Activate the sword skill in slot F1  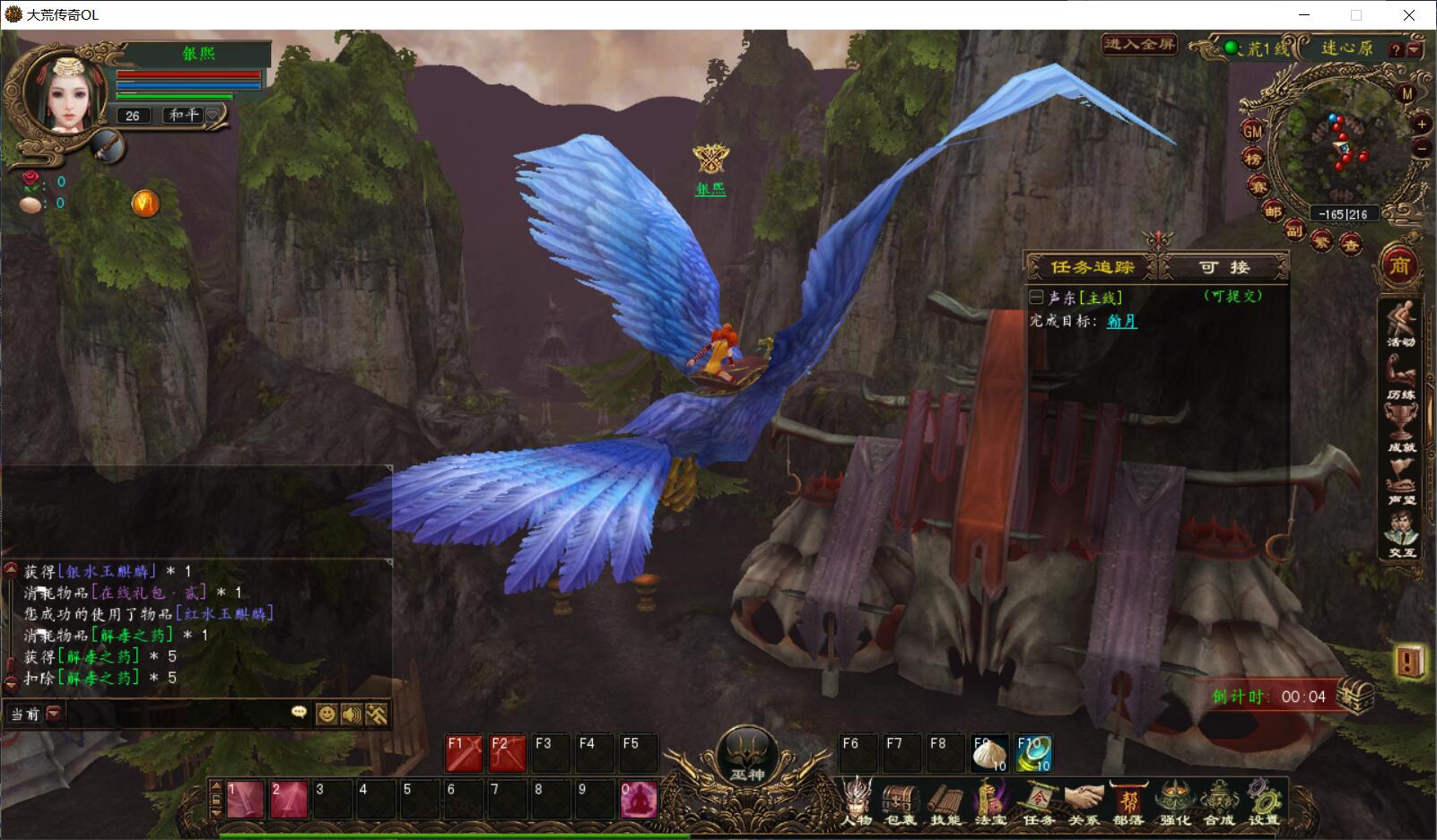(x=464, y=753)
